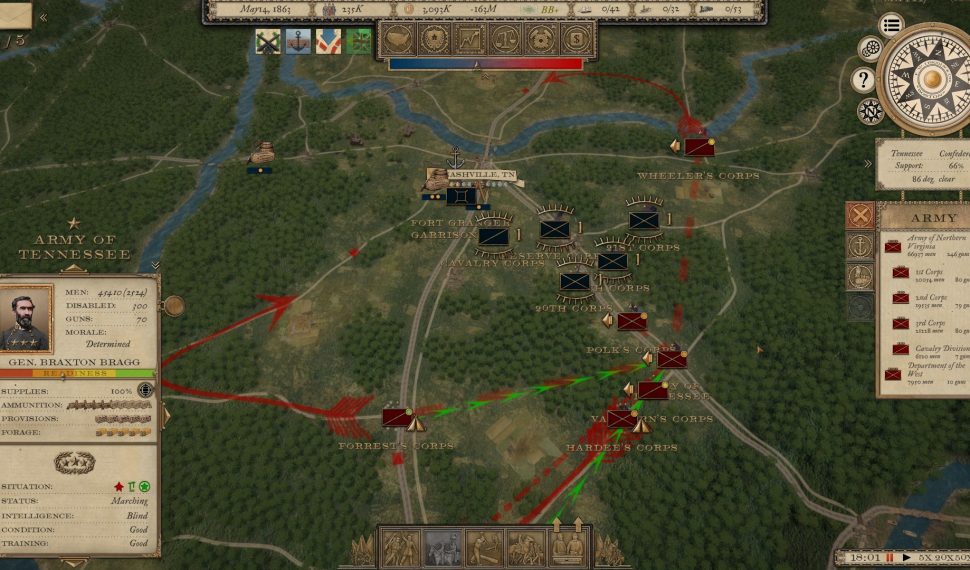Viewport: 970px width, 570px height.
Task: Open the gear settings button
Action: pos(871,48)
